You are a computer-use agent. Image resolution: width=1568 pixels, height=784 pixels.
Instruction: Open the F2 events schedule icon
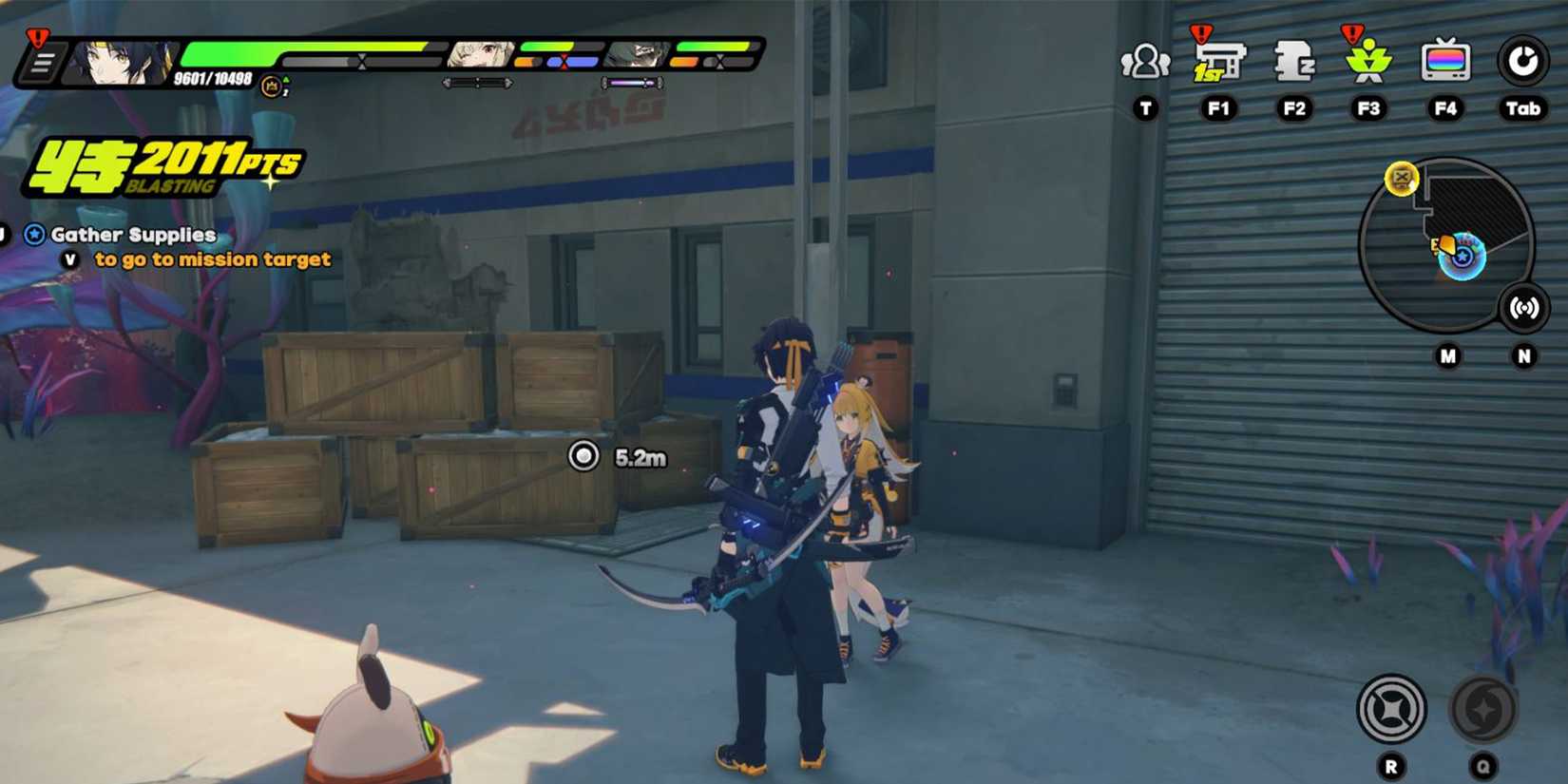(x=1293, y=61)
